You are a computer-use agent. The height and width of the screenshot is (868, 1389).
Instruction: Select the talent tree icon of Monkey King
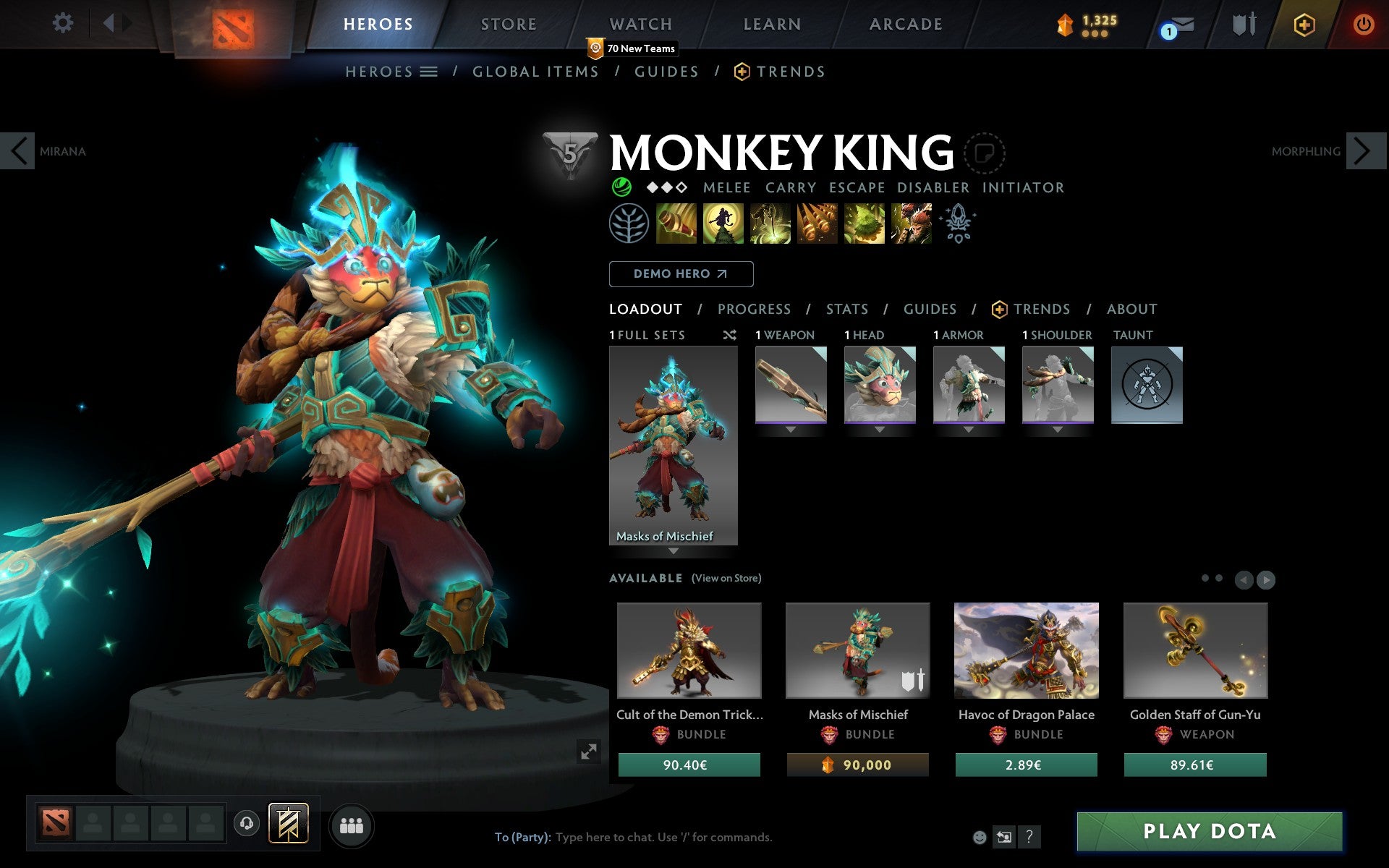pyautogui.click(x=629, y=224)
